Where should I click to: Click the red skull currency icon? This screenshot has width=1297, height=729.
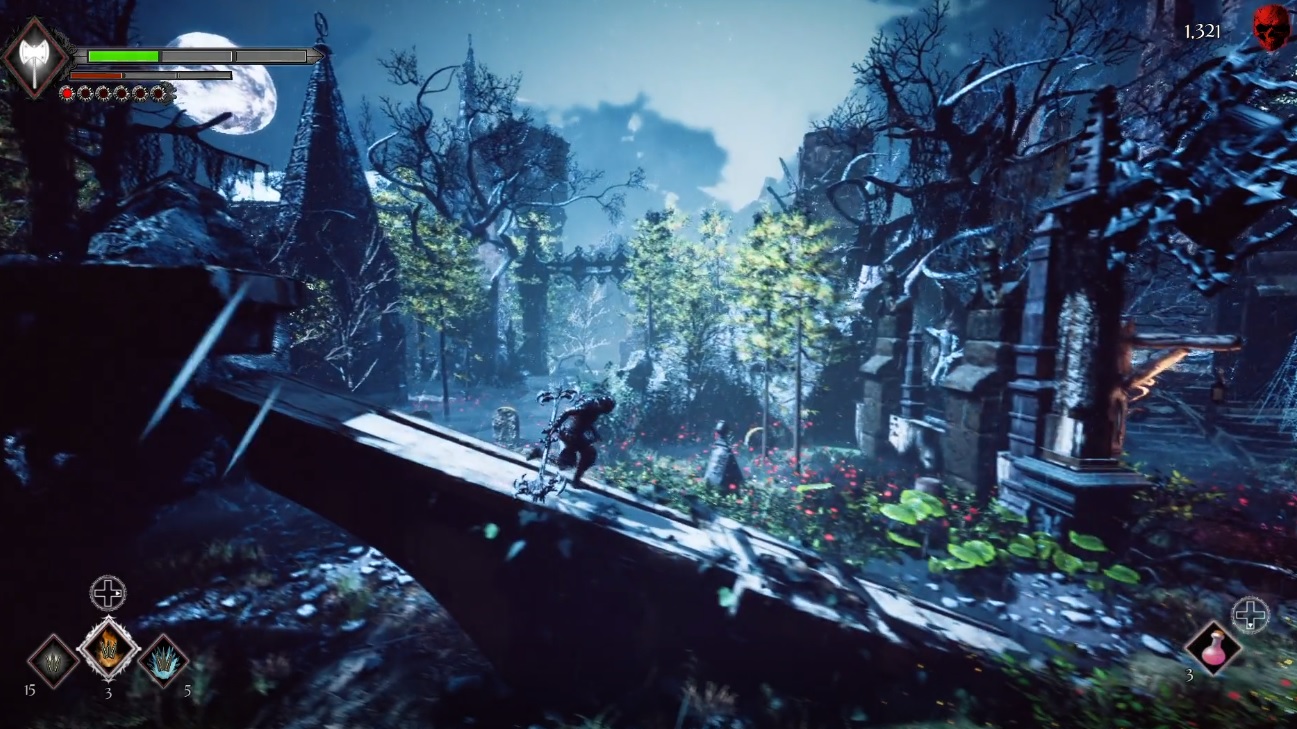coord(1271,27)
